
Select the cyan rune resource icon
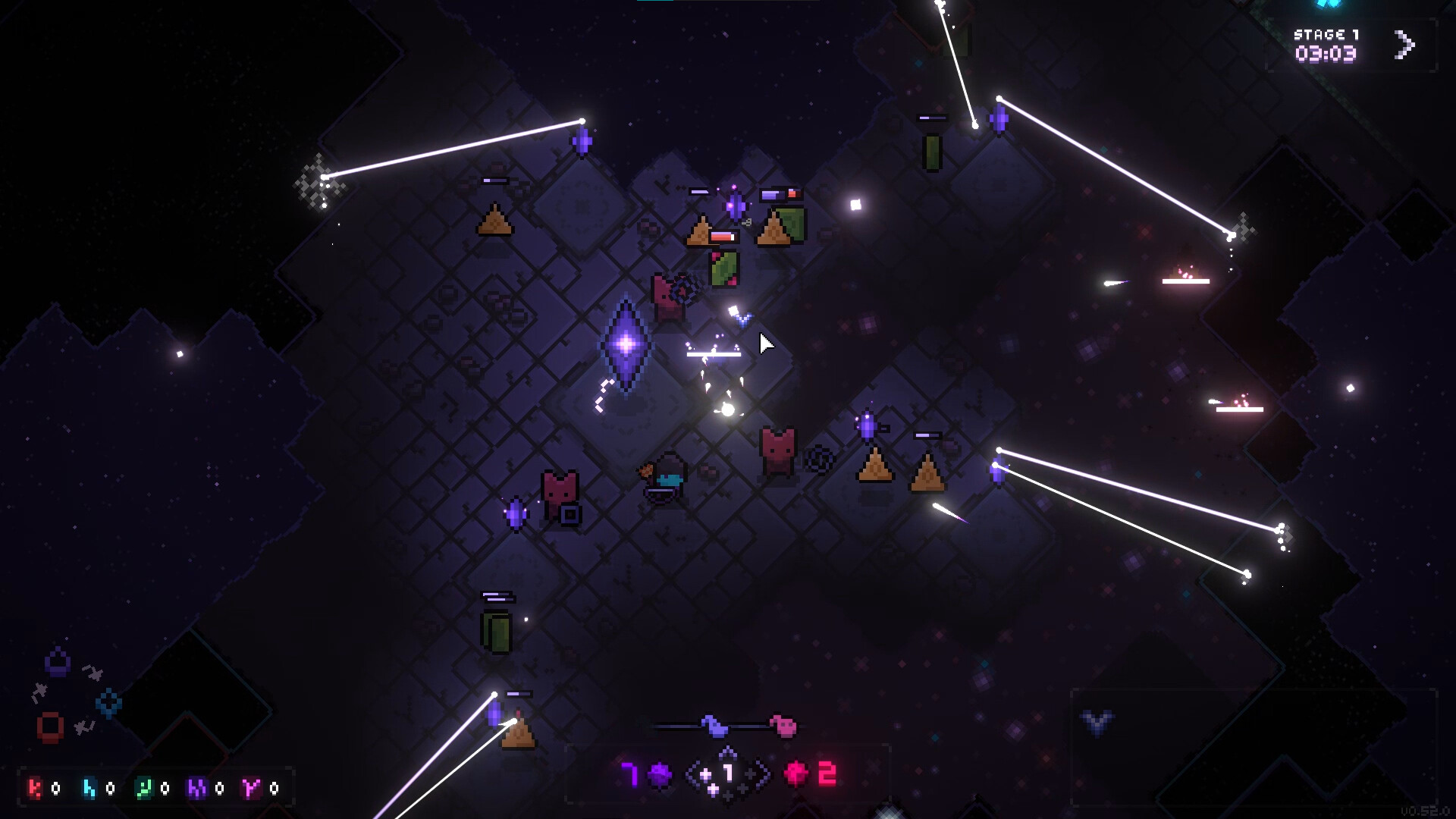click(89, 789)
